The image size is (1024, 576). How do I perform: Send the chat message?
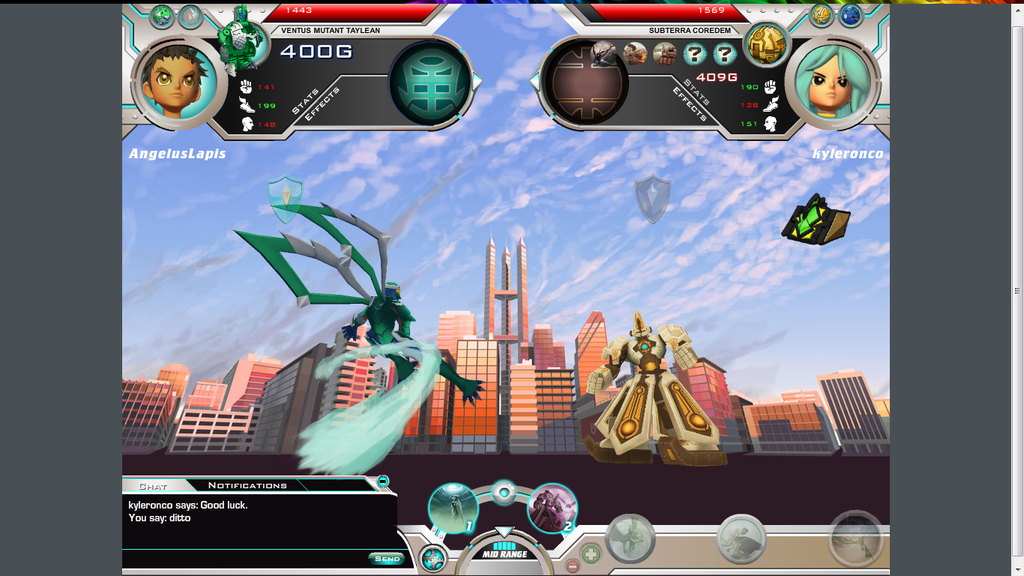point(385,558)
